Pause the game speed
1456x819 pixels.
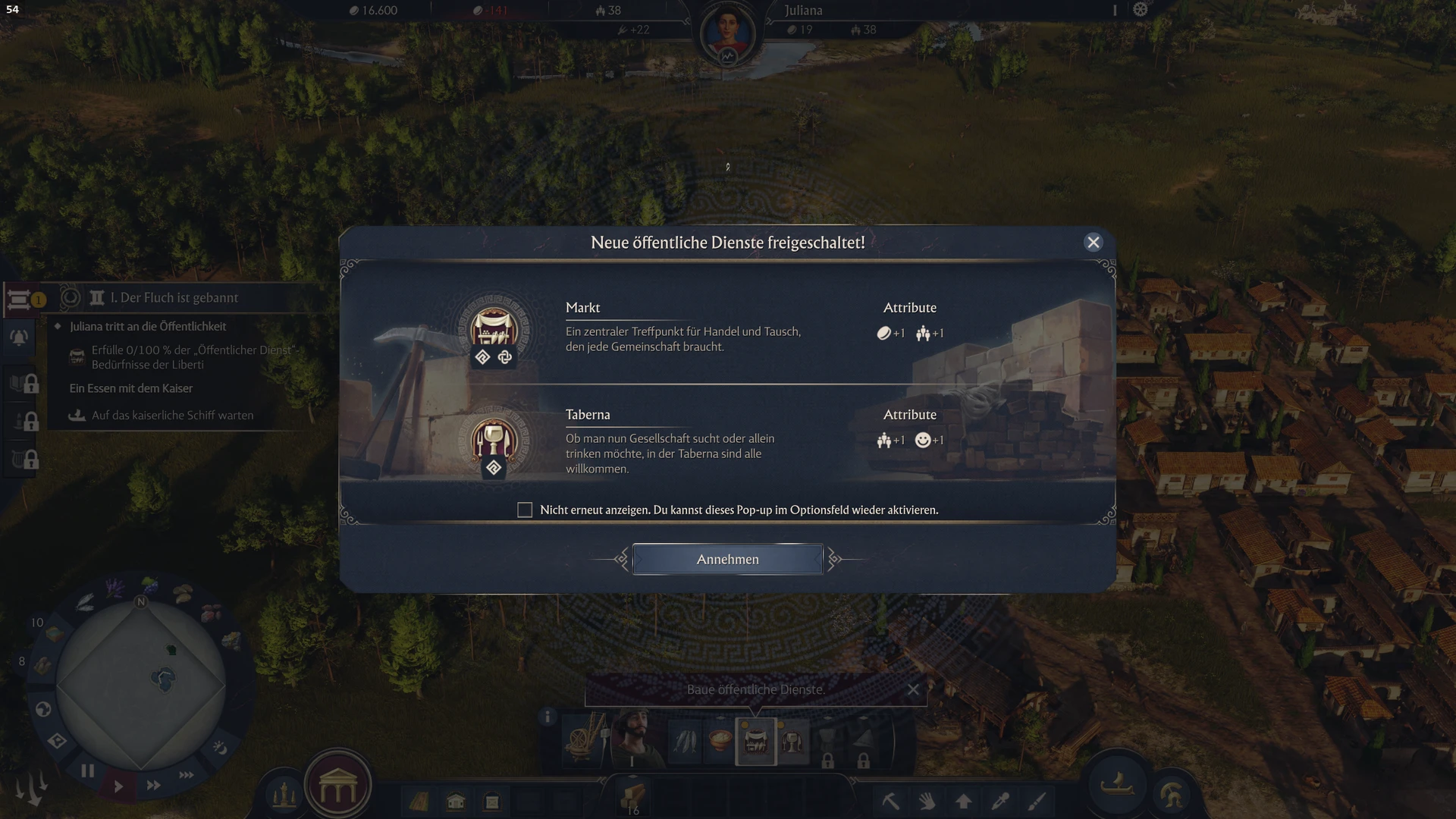coord(88,771)
